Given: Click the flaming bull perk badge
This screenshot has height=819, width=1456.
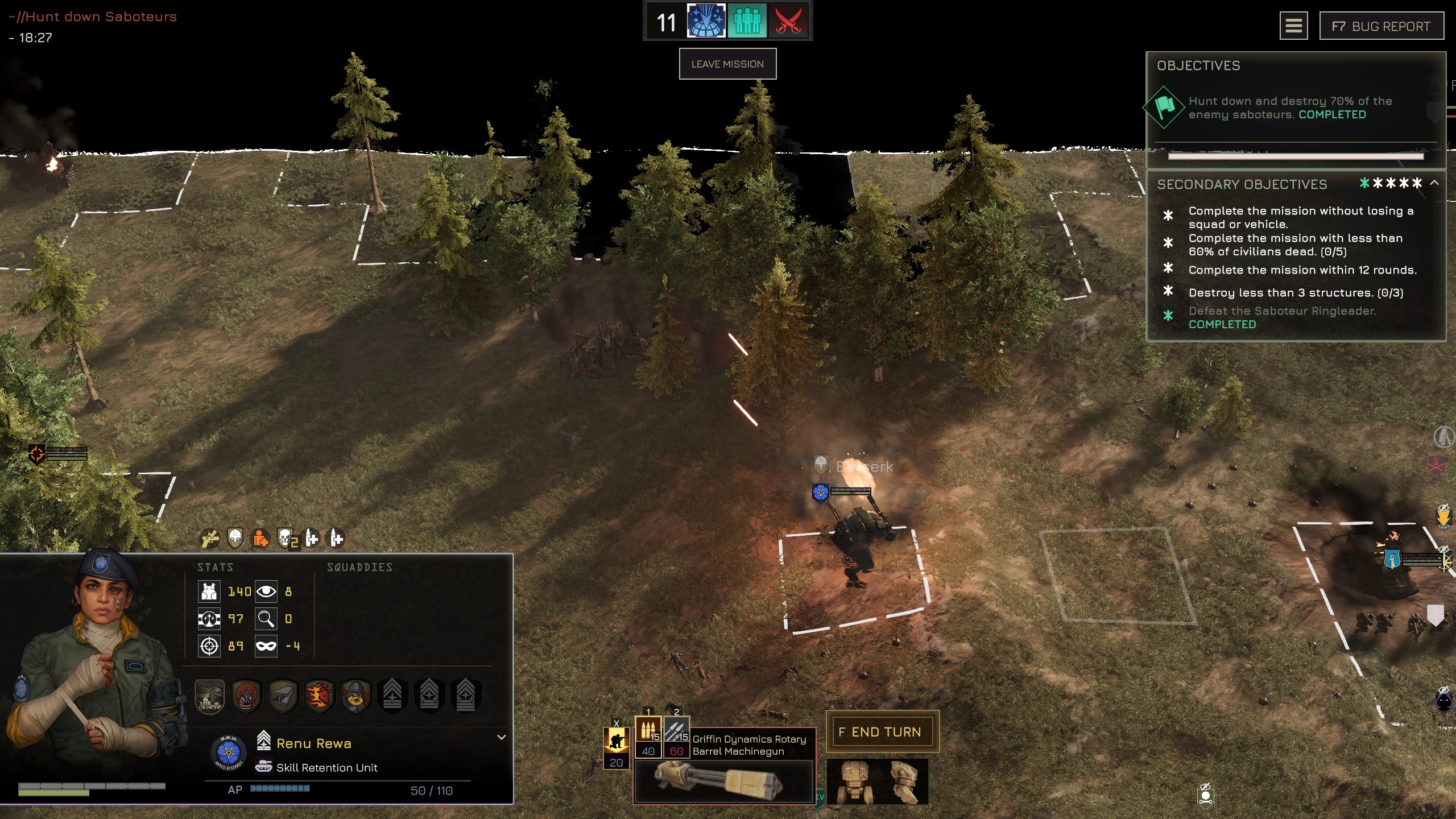Looking at the screenshot, I should point(320,695).
